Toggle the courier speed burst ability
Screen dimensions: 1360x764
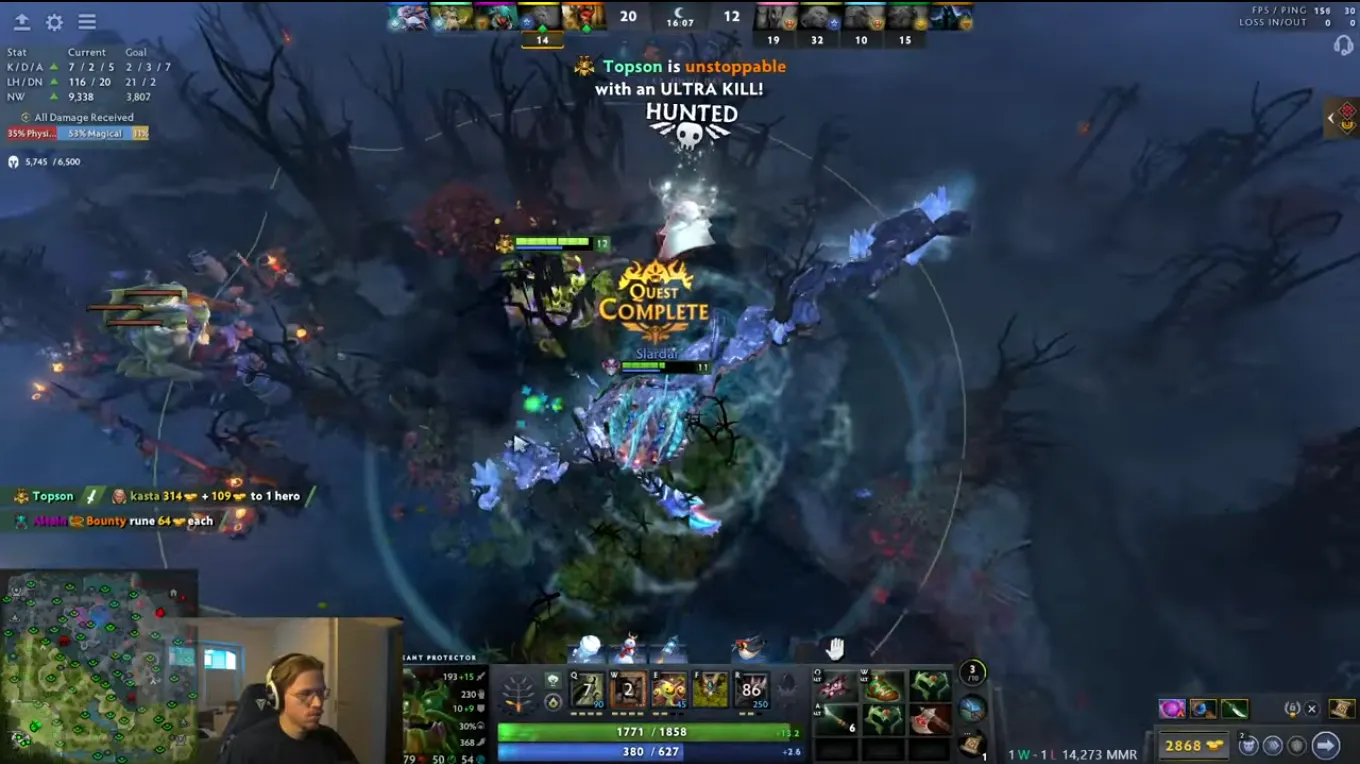click(1272, 744)
